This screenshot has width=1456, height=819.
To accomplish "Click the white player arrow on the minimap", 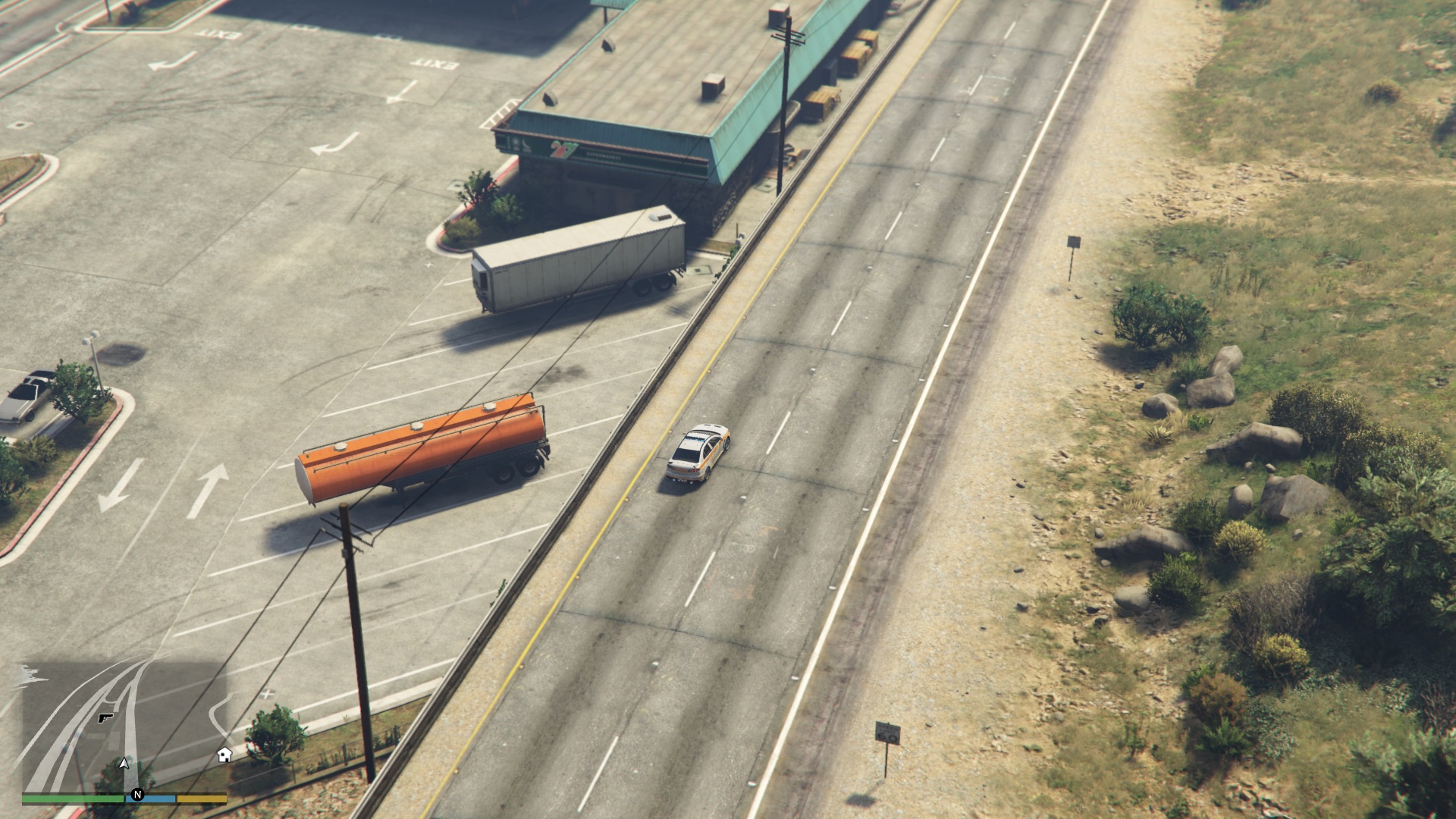I will (x=124, y=763).
